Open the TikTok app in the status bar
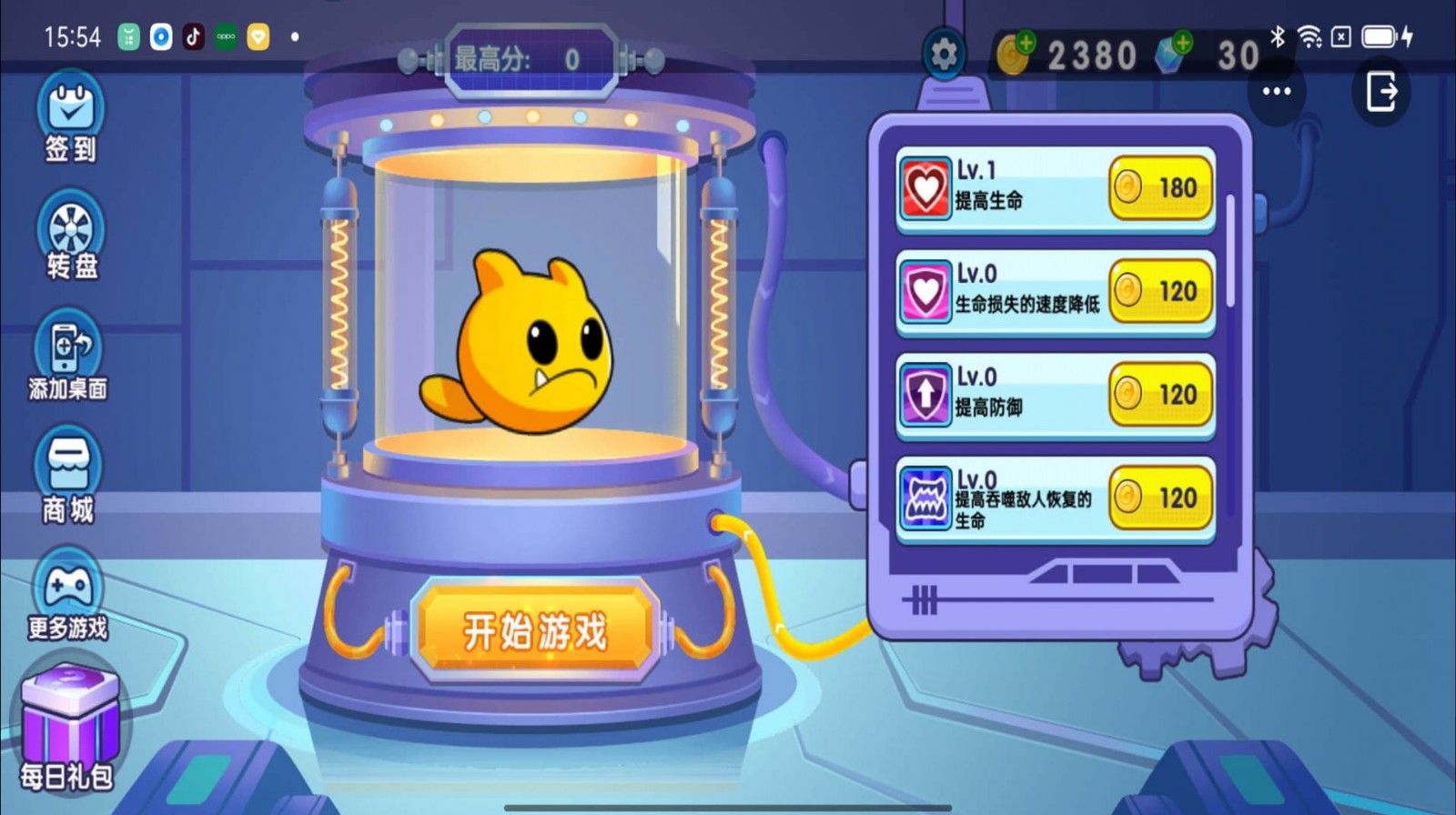 point(191,36)
